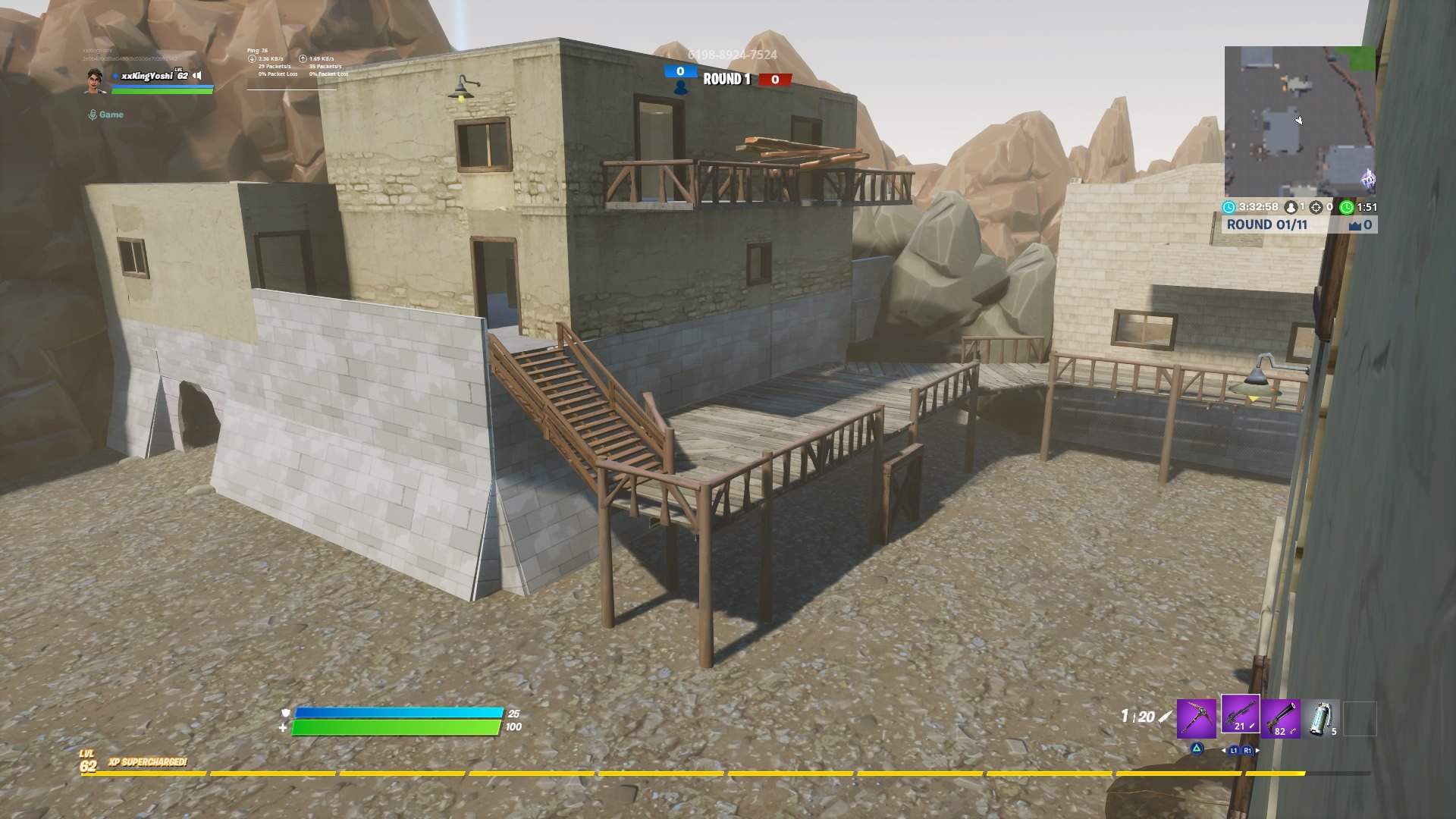Viewport: 1456px width, 819px height.
Task: Select the sniper rifle with 21 ammo
Action: [1240, 715]
